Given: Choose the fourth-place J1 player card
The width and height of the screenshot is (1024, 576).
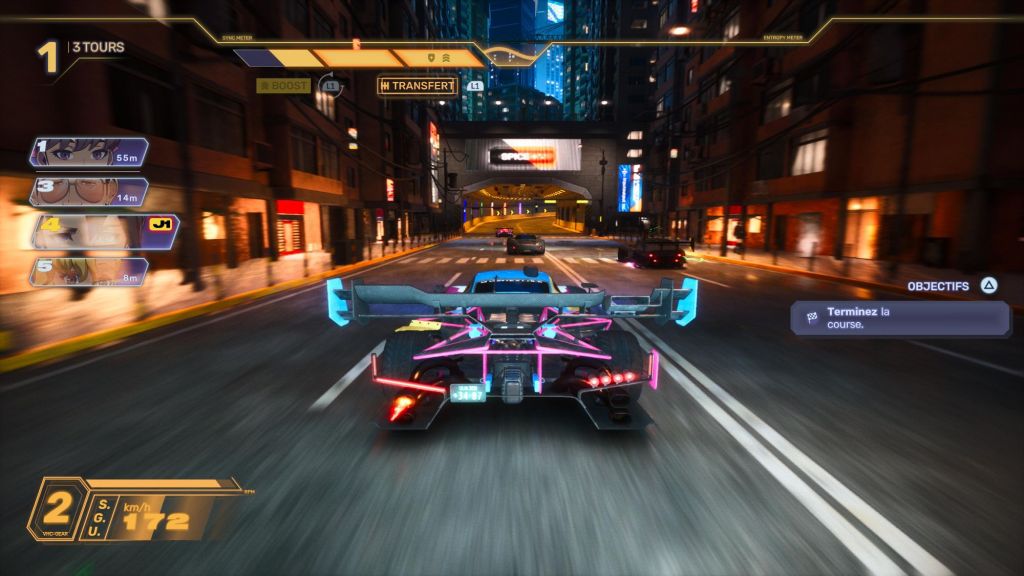Looking at the screenshot, I should coord(104,231).
